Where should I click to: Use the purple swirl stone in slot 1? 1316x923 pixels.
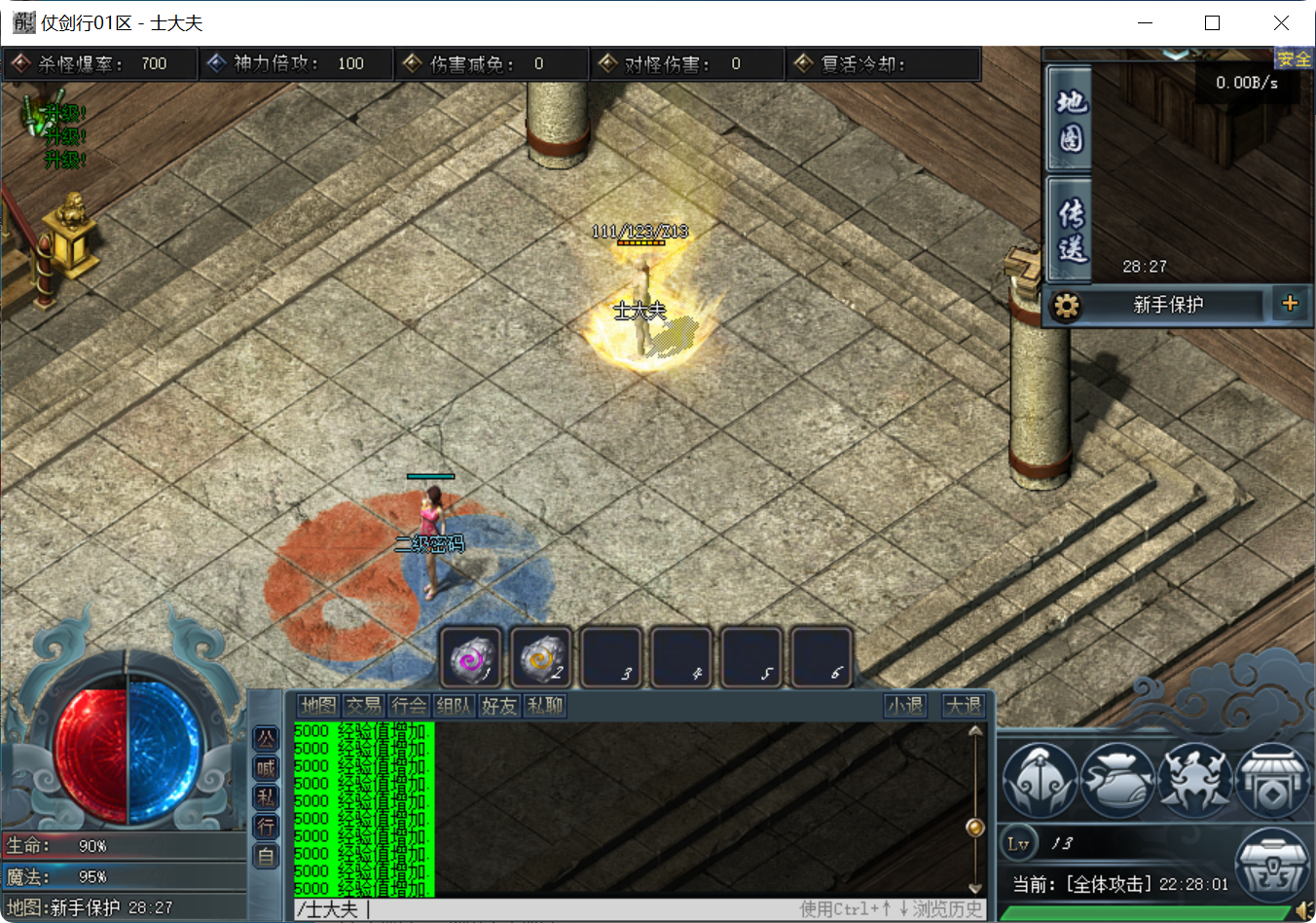pyautogui.click(x=472, y=658)
